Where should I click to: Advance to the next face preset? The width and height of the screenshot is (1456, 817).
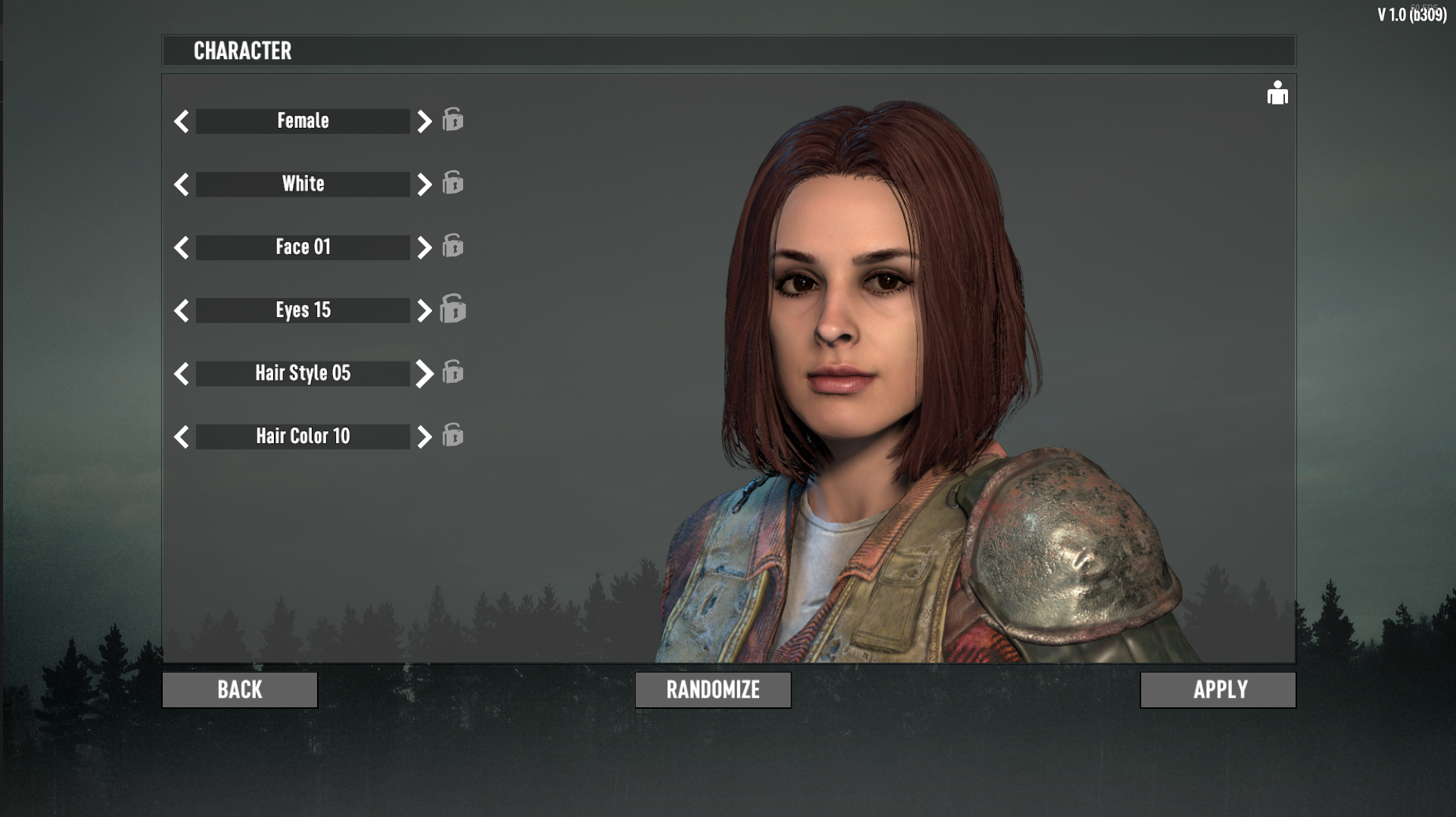(x=423, y=247)
